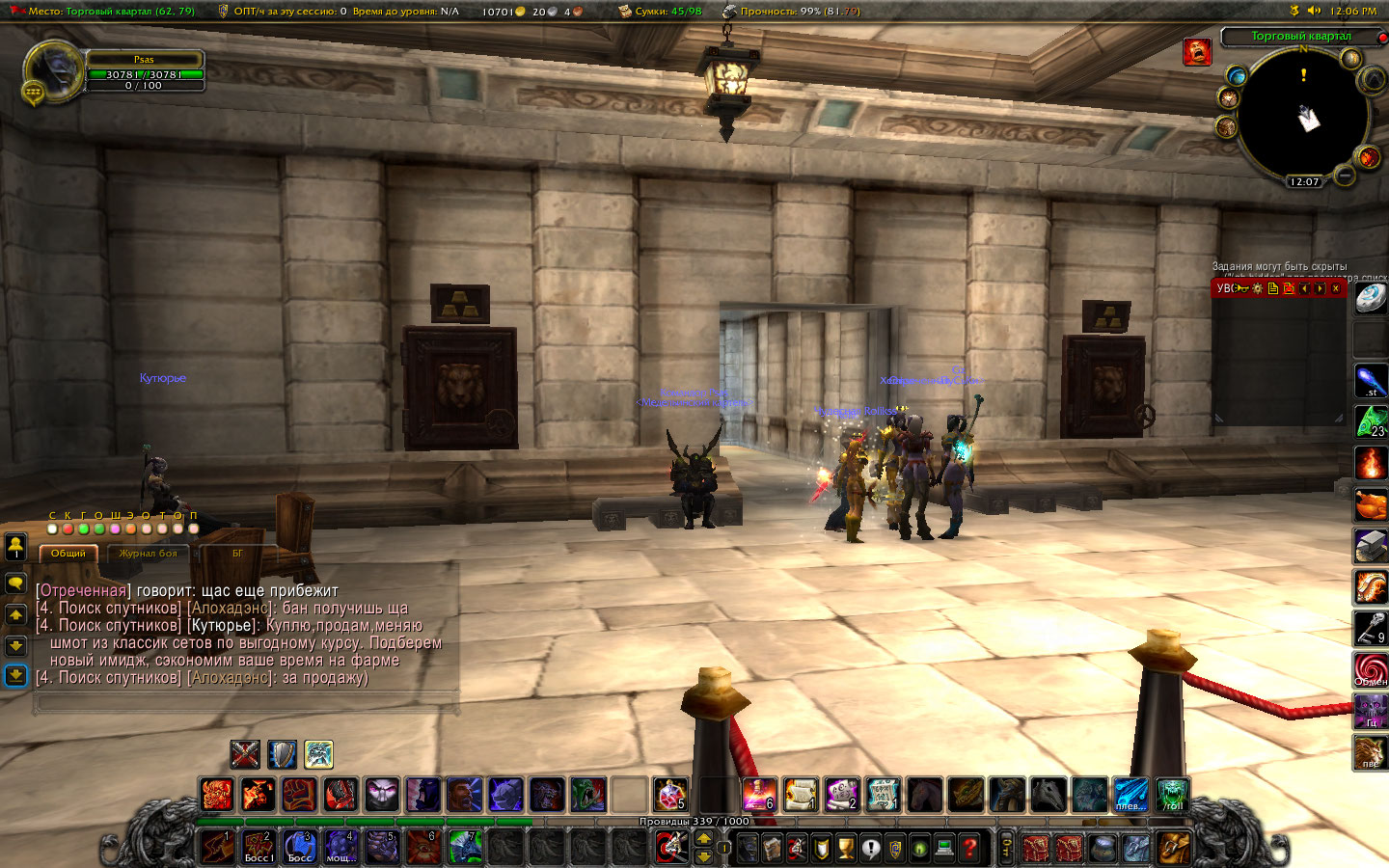
Task: Open the БГ chat tab
Action: click(x=237, y=554)
